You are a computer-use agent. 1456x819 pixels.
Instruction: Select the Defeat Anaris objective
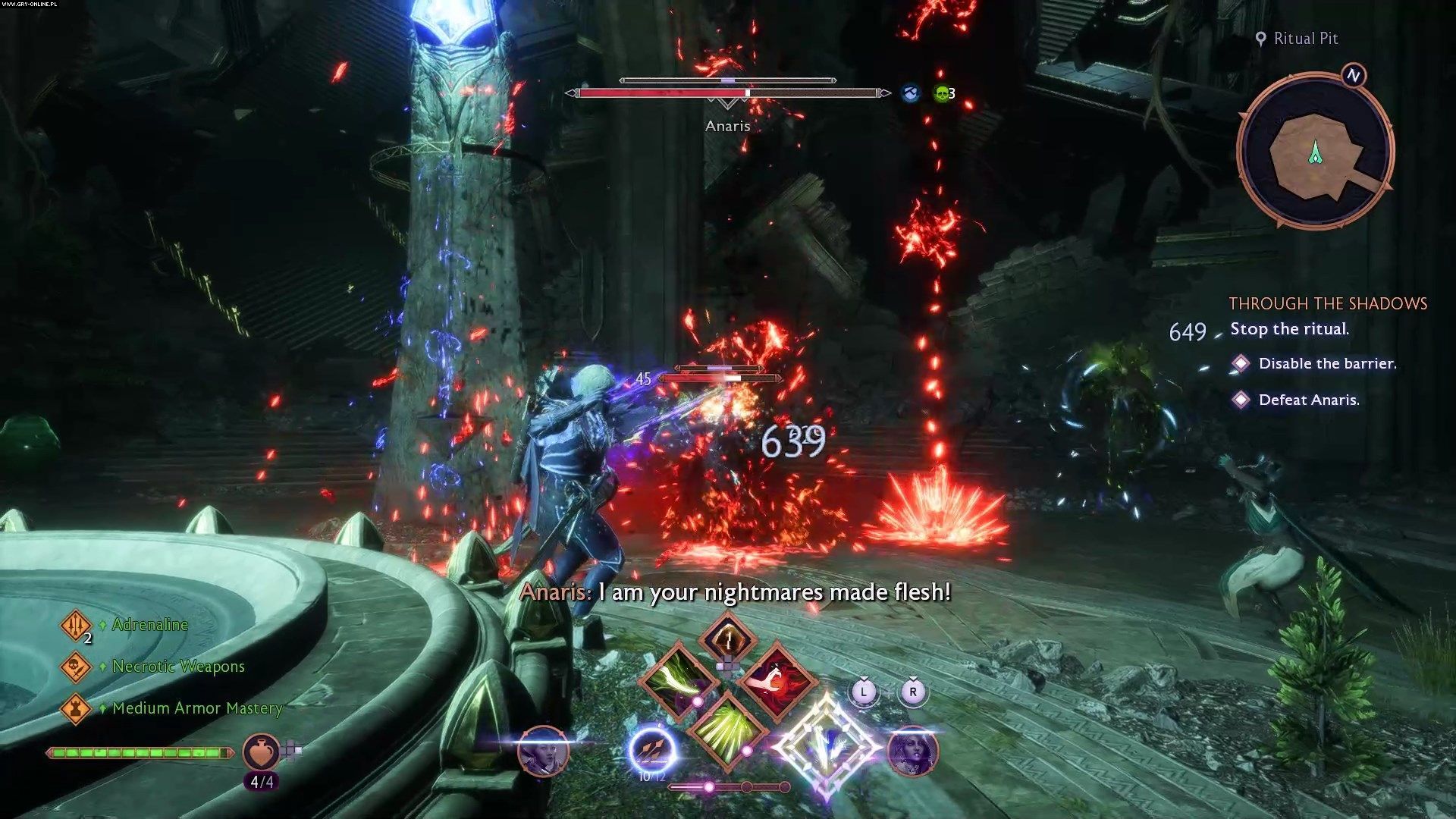[x=1308, y=400]
